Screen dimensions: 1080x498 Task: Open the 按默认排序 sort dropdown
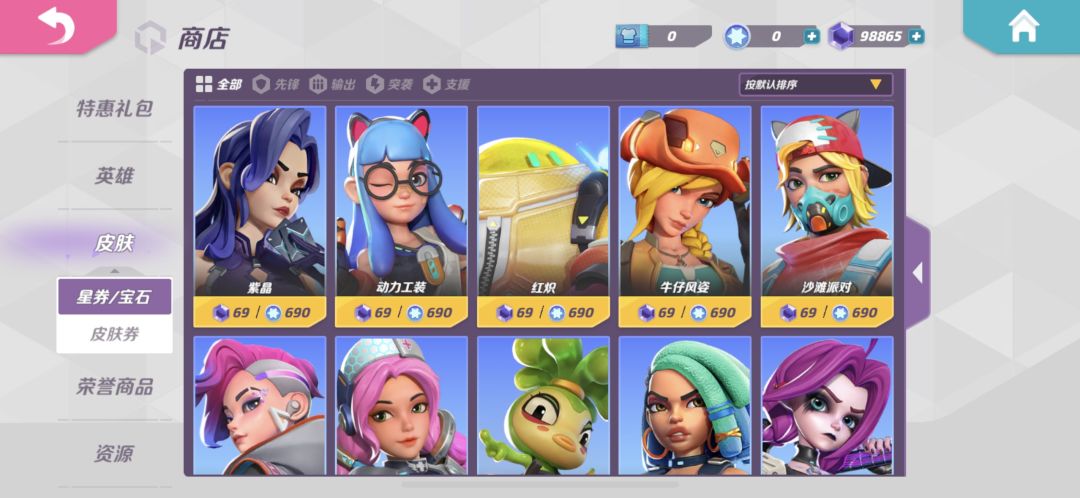coord(814,85)
